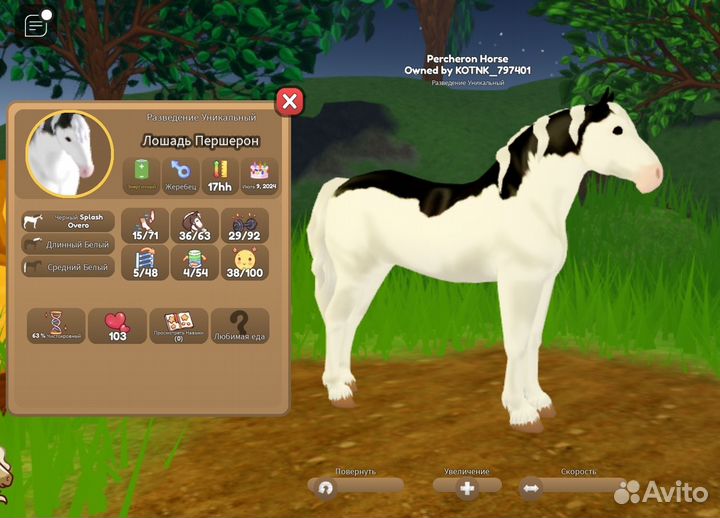The width and height of the screenshot is (720, 518).
Task: Choose the Средний Белый tail row
Action: pos(69,267)
